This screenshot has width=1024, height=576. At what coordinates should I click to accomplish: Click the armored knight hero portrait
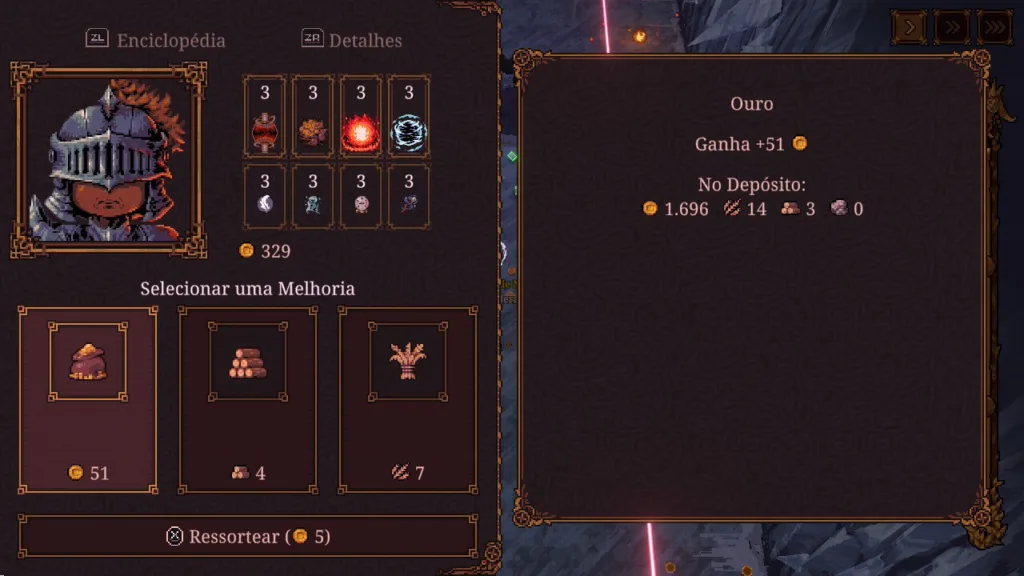point(108,160)
